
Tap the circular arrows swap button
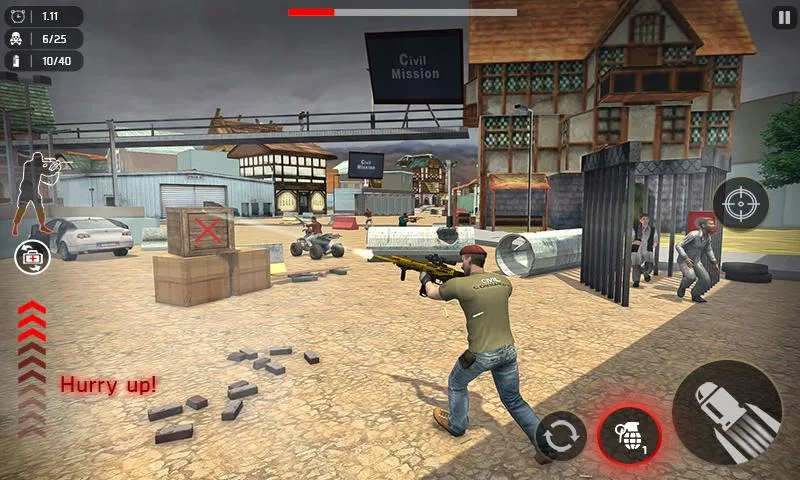pyautogui.click(x=561, y=436)
